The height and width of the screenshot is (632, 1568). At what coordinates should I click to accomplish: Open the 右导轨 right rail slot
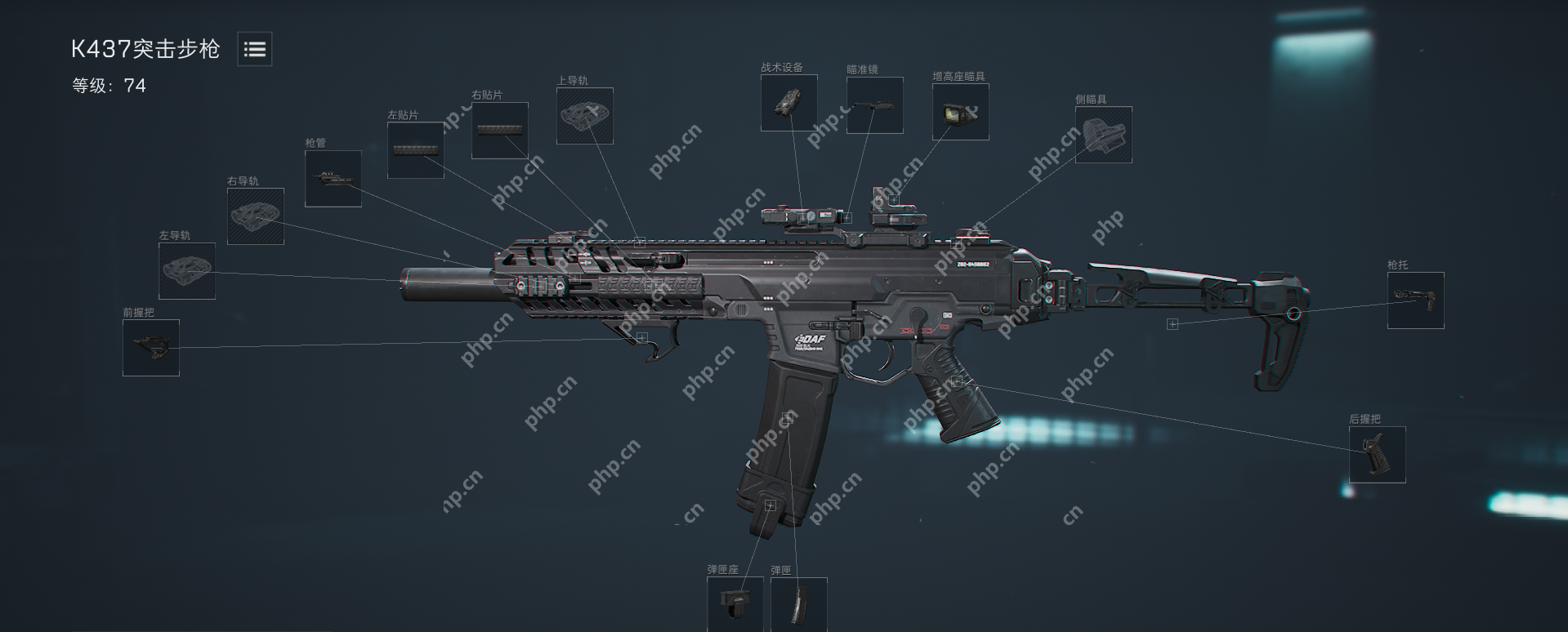tap(256, 216)
